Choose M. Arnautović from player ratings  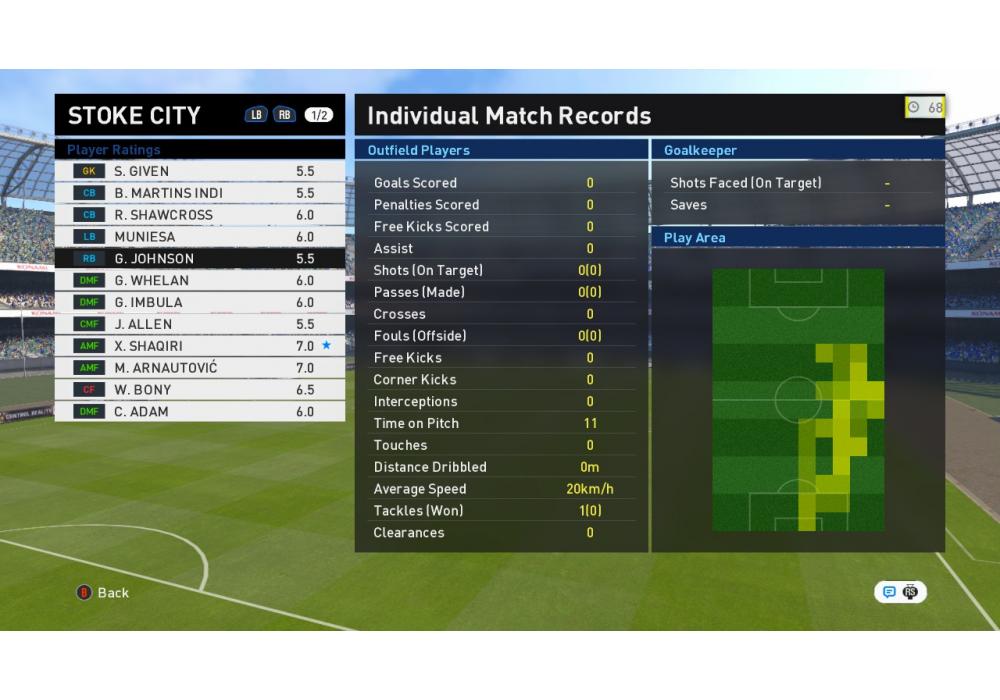pos(199,368)
